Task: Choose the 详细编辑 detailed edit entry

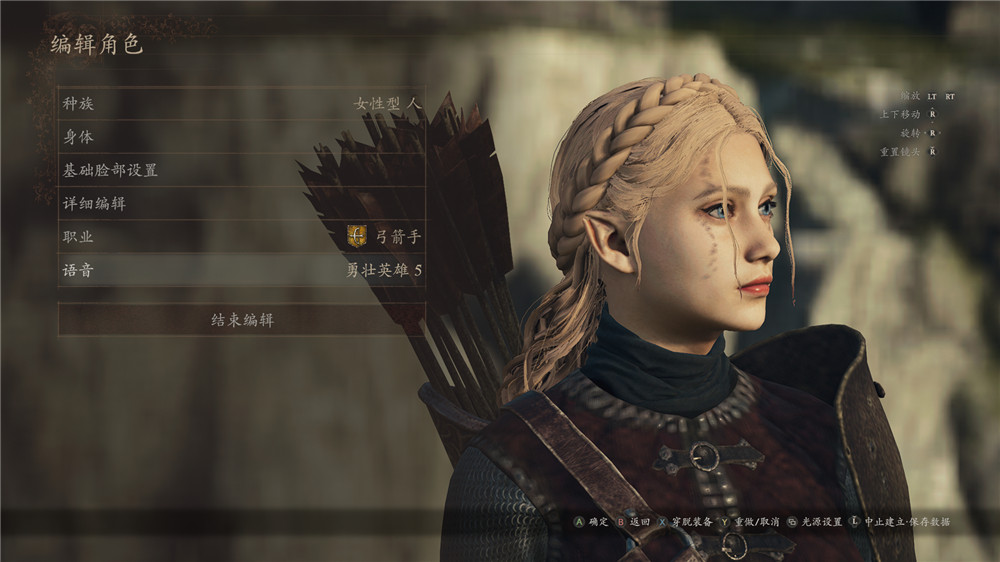Action: coord(240,204)
